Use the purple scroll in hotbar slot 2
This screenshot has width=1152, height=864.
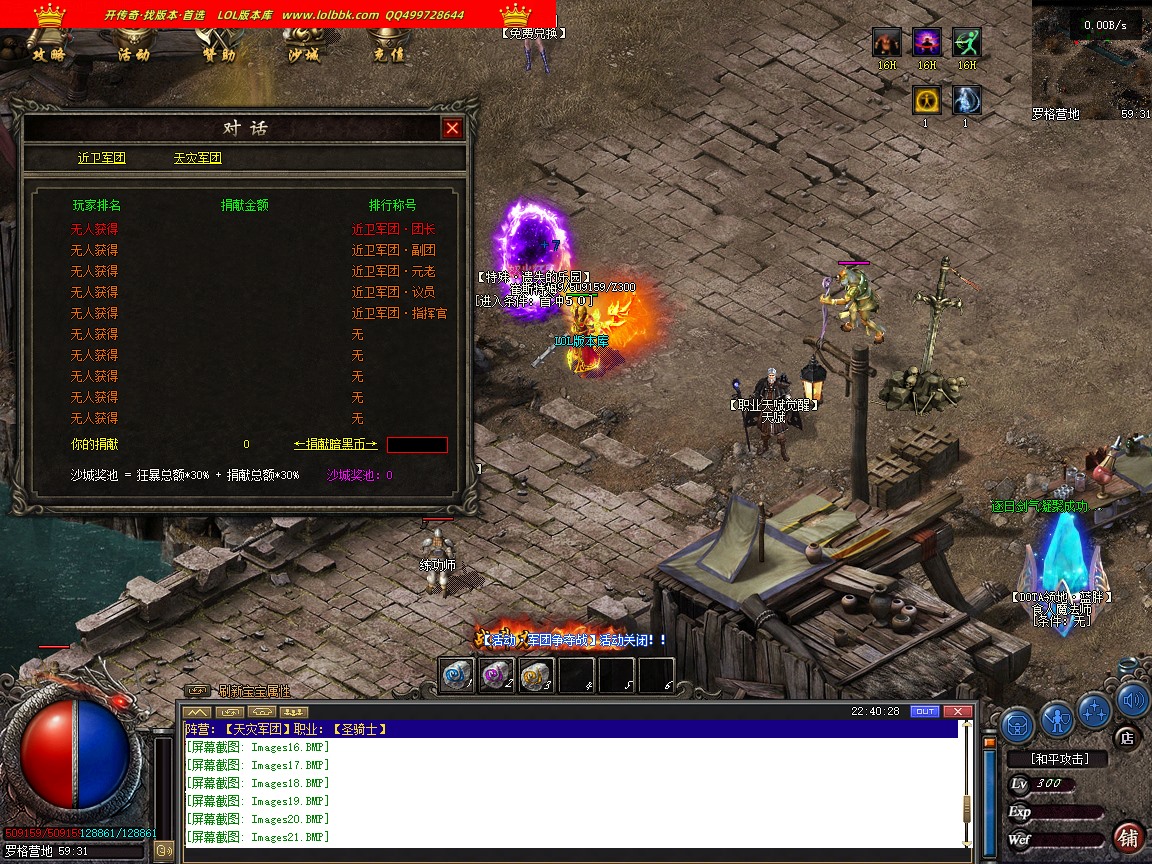click(497, 675)
